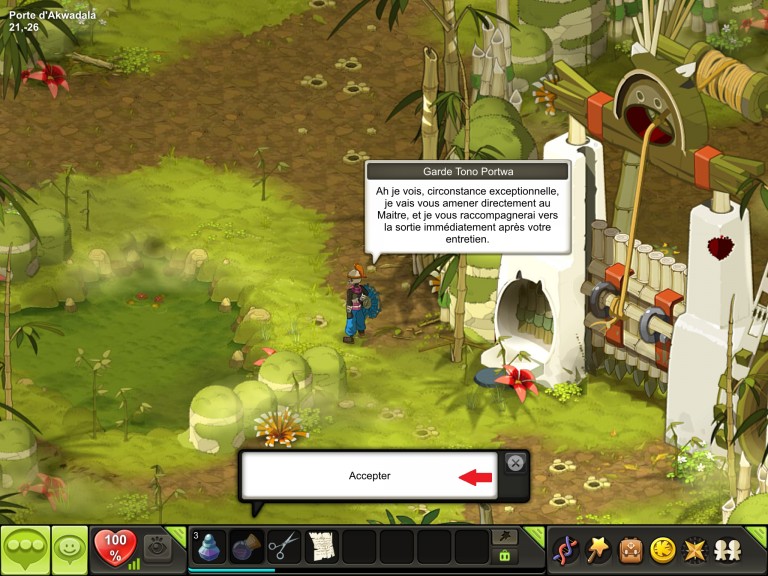
Task: Choose the Accepter dialogue reply
Action: pyautogui.click(x=370, y=476)
